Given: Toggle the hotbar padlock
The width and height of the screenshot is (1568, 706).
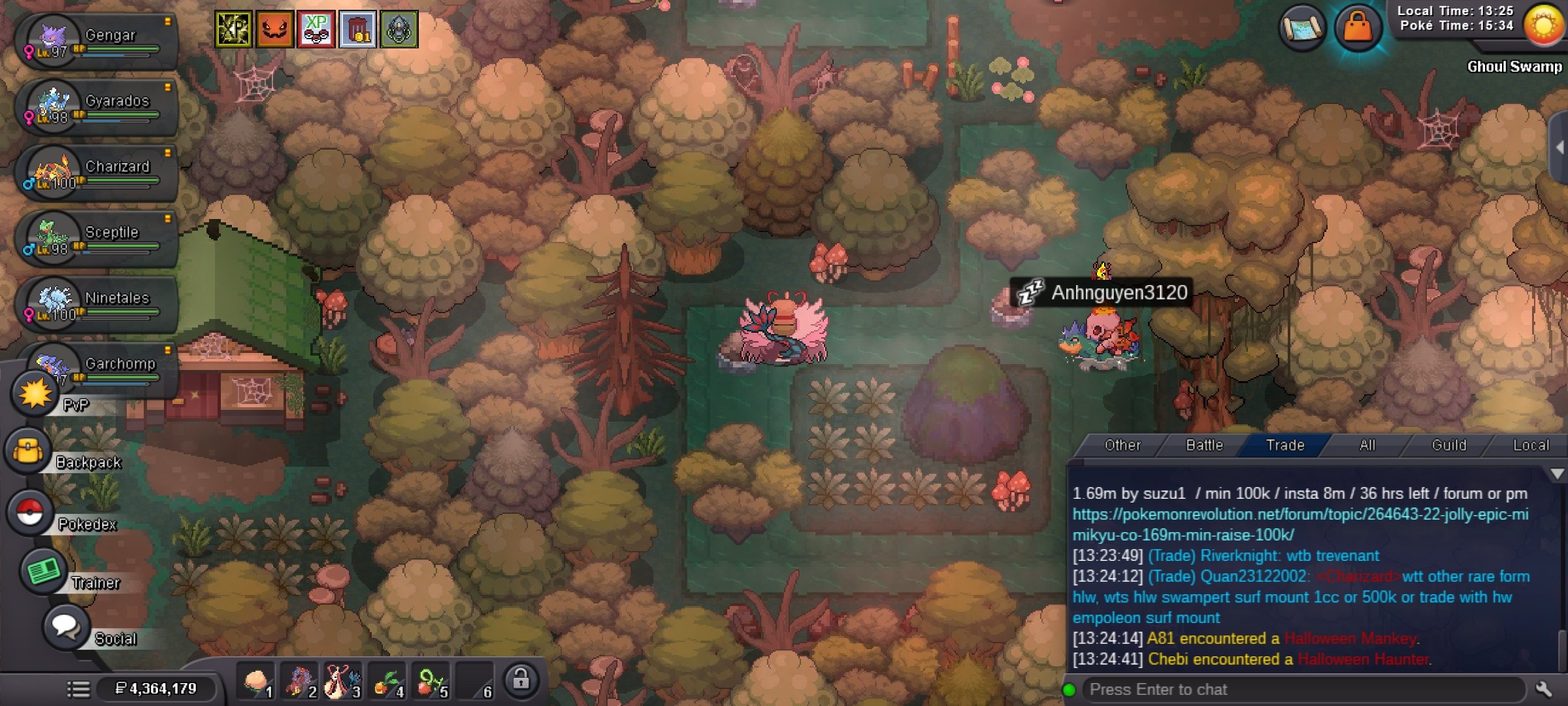Looking at the screenshot, I should pyautogui.click(x=521, y=680).
